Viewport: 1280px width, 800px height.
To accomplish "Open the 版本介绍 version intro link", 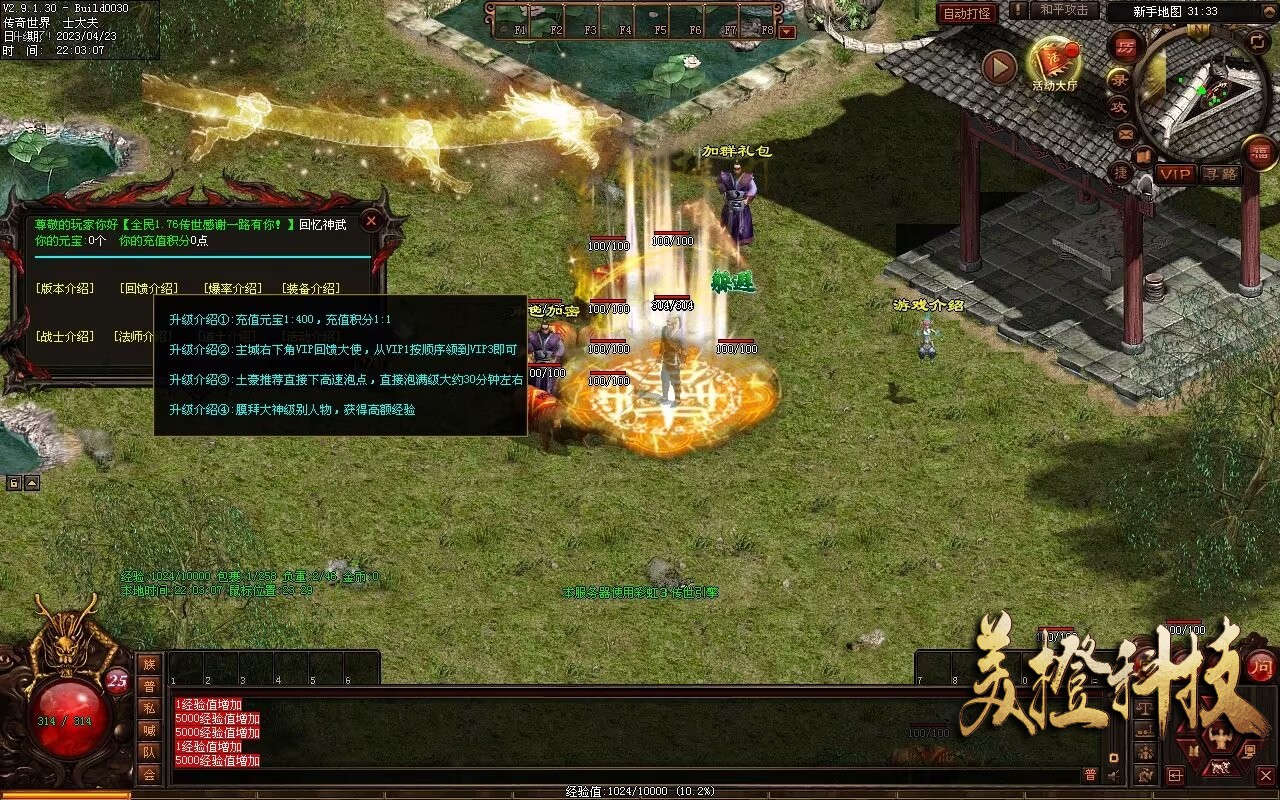I will [x=65, y=289].
